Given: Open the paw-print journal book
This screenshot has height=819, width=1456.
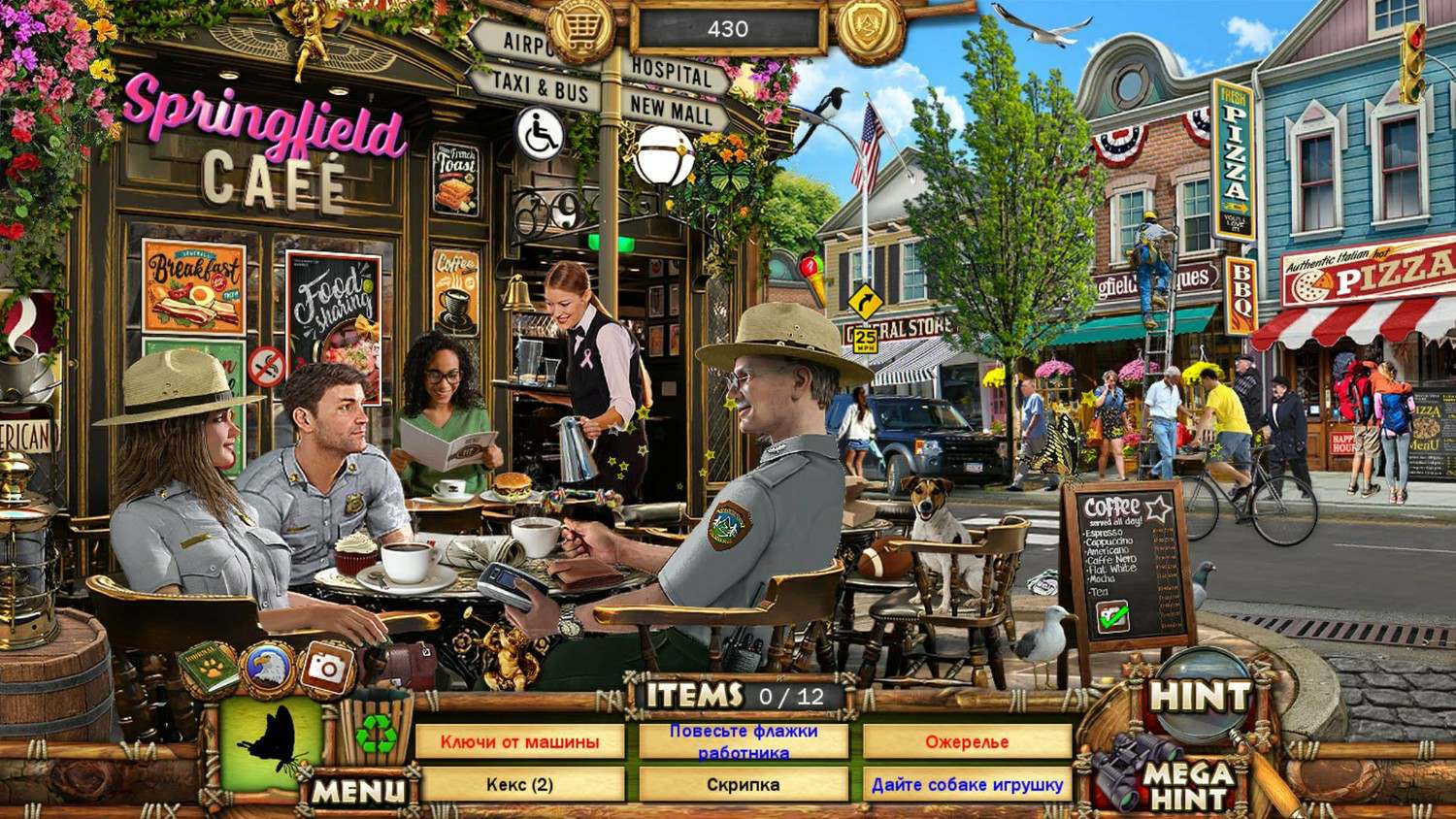Looking at the screenshot, I should (207, 667).
